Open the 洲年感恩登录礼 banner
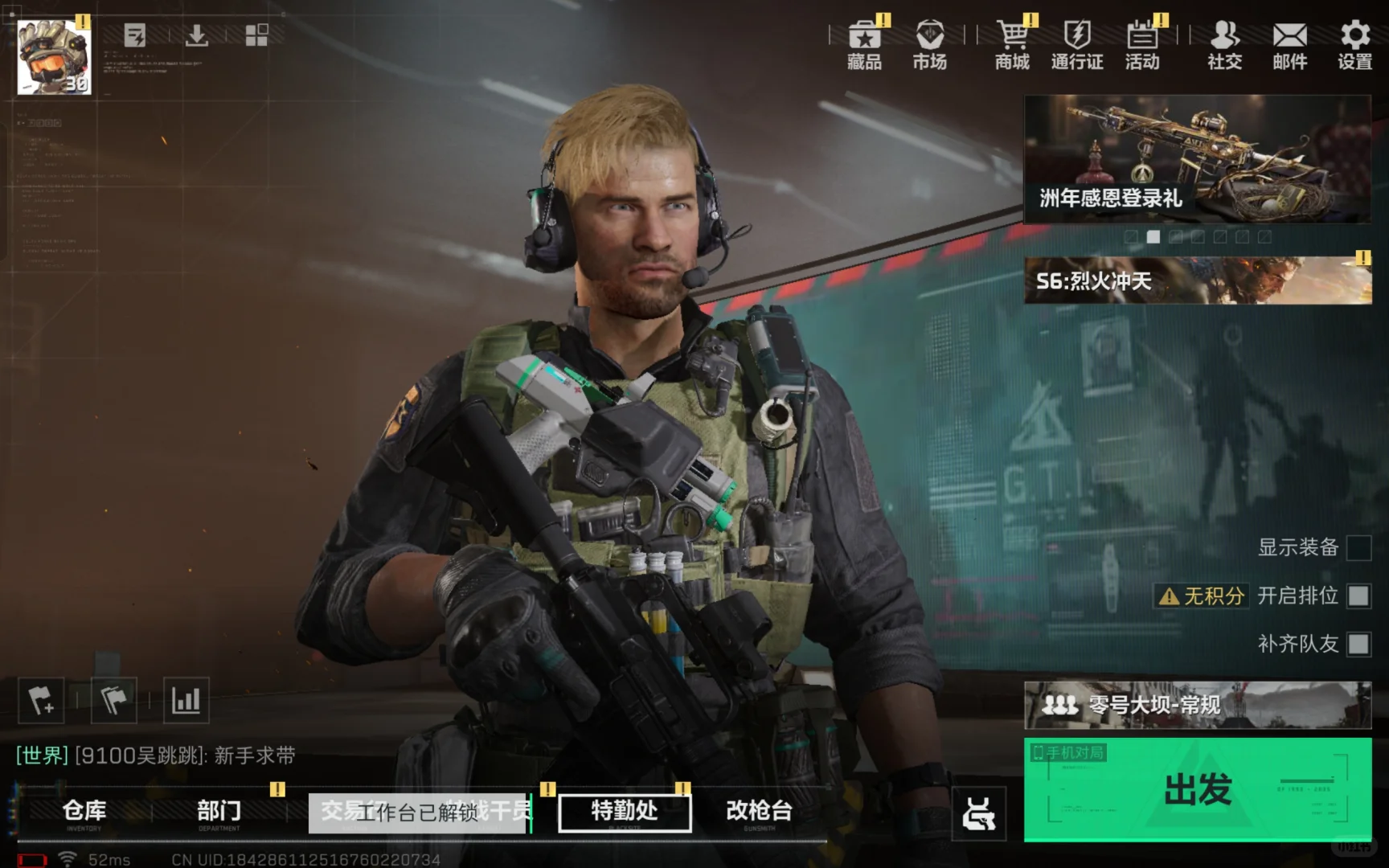1389x868 pixels. click(x=1197, y=158)
